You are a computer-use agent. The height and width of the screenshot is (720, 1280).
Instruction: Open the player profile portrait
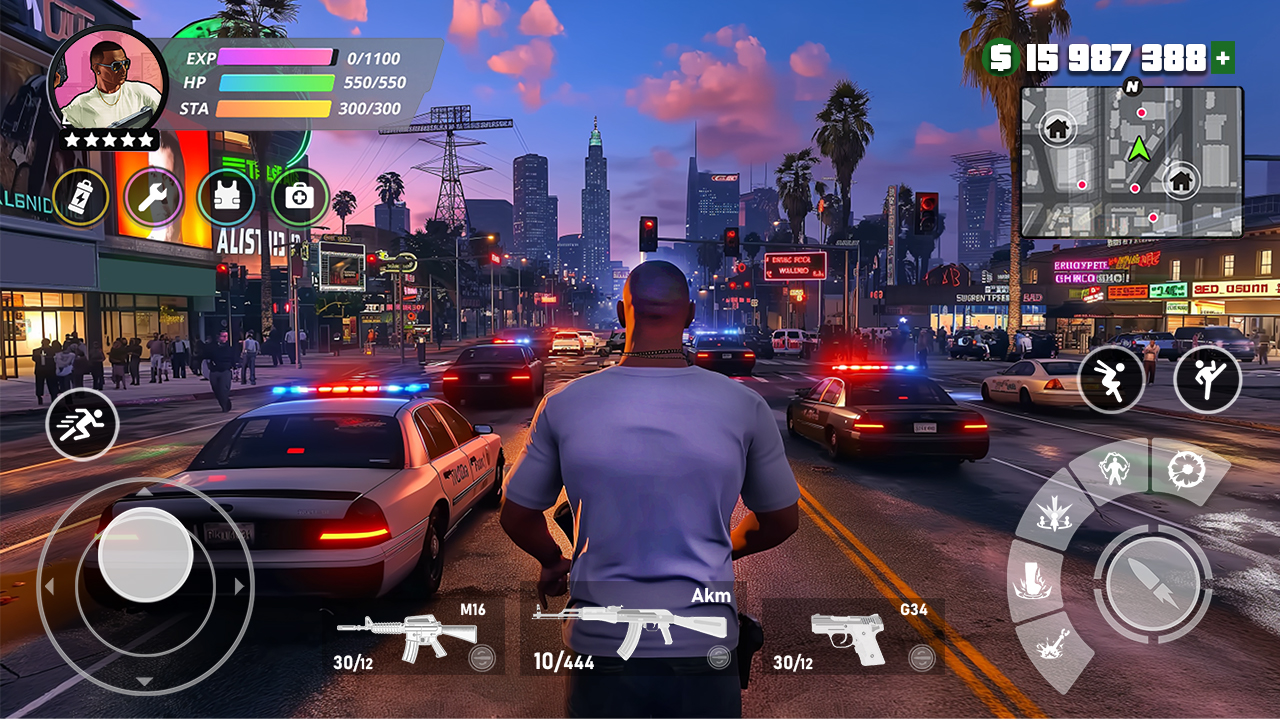107,79
